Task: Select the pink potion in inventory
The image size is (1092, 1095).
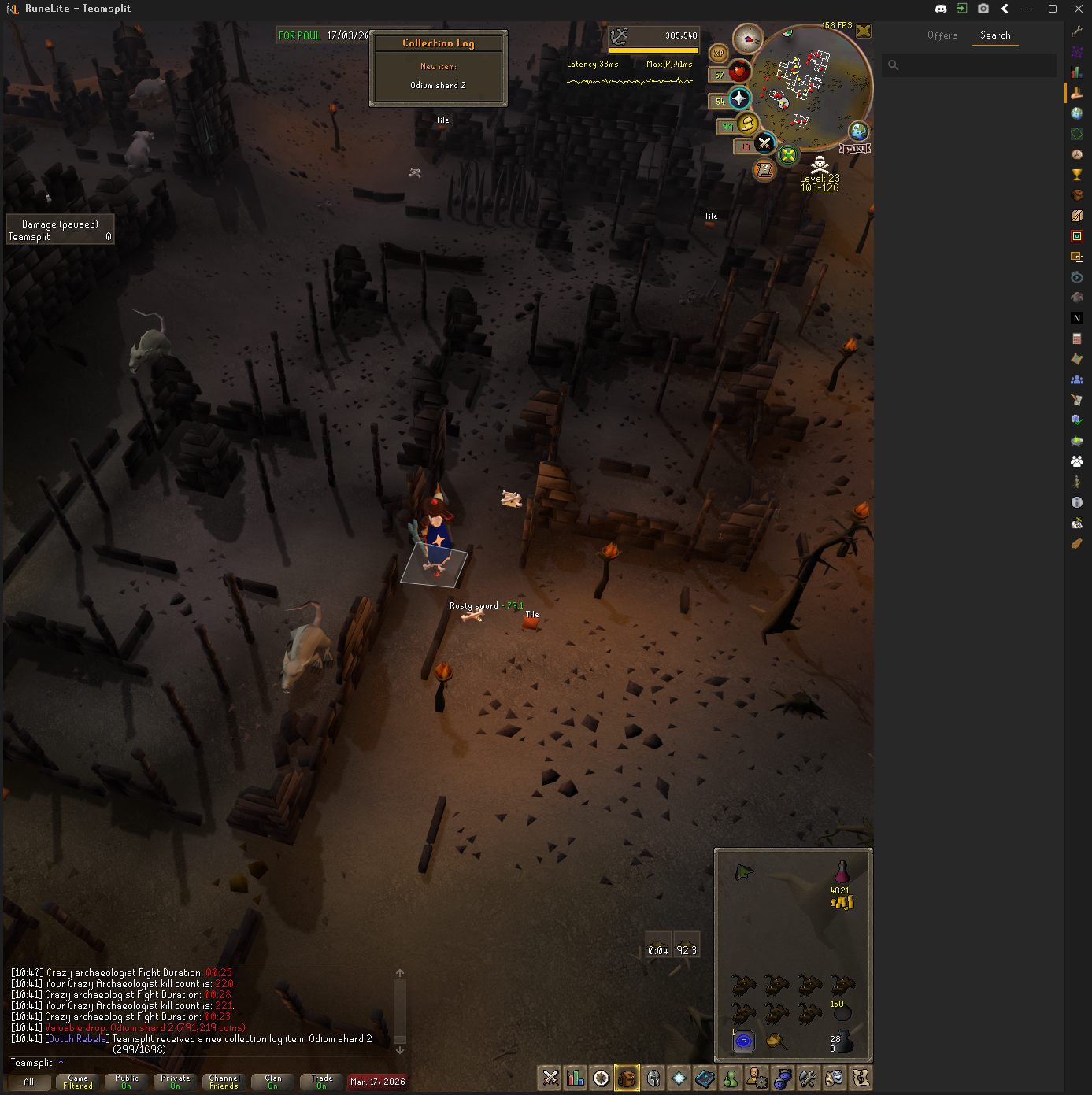Action: tap(842, 871)
